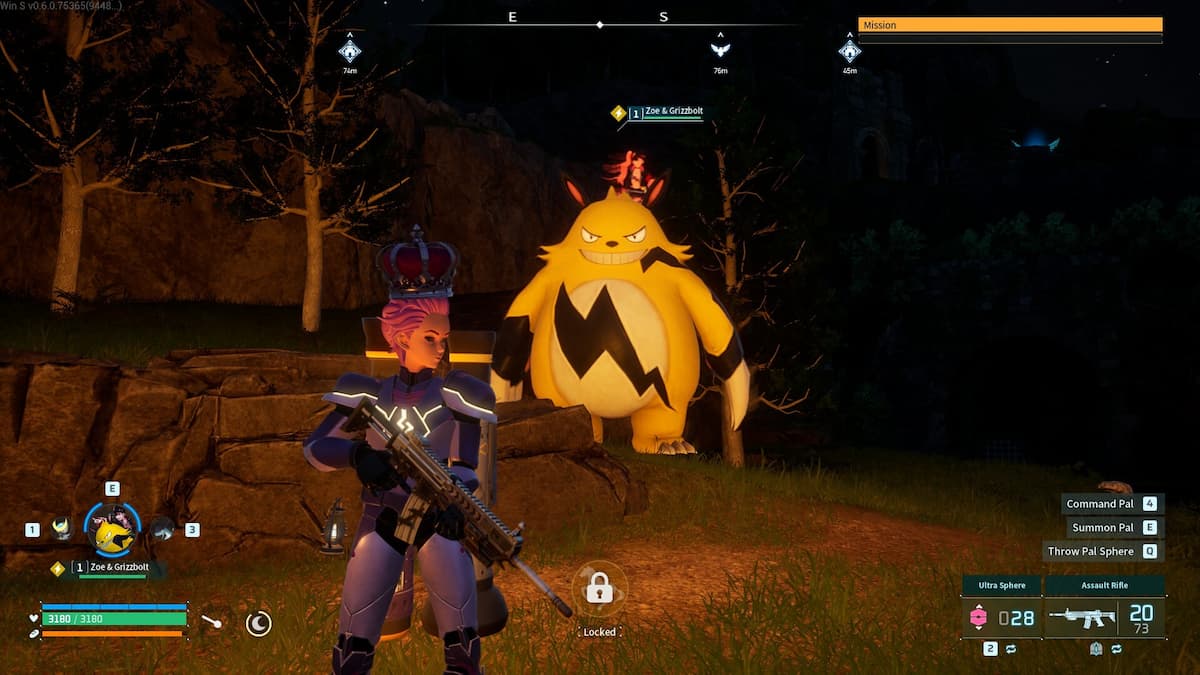Click the swap arrows under Assault Rifle
The width and height of the screenshot is (1200, 675).
tap(1116, 649)
